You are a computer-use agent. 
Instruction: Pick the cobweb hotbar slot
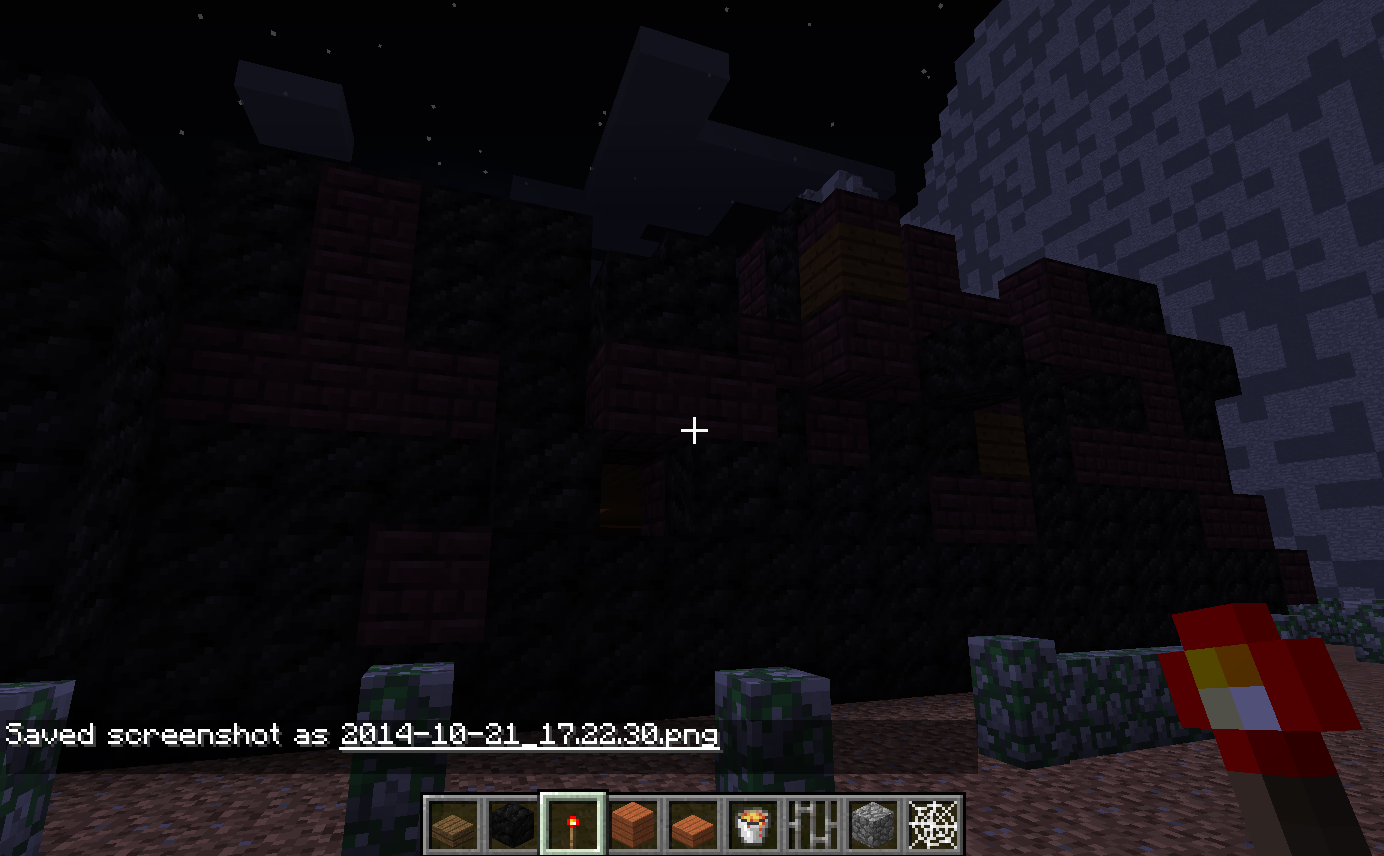[x=932, y=825]
